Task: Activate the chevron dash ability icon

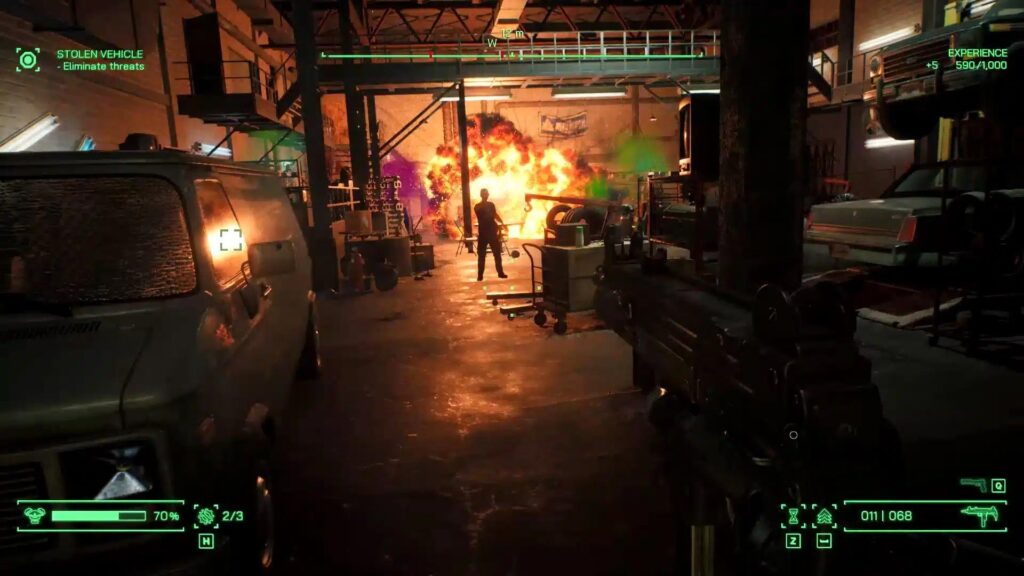Action: 824,516
